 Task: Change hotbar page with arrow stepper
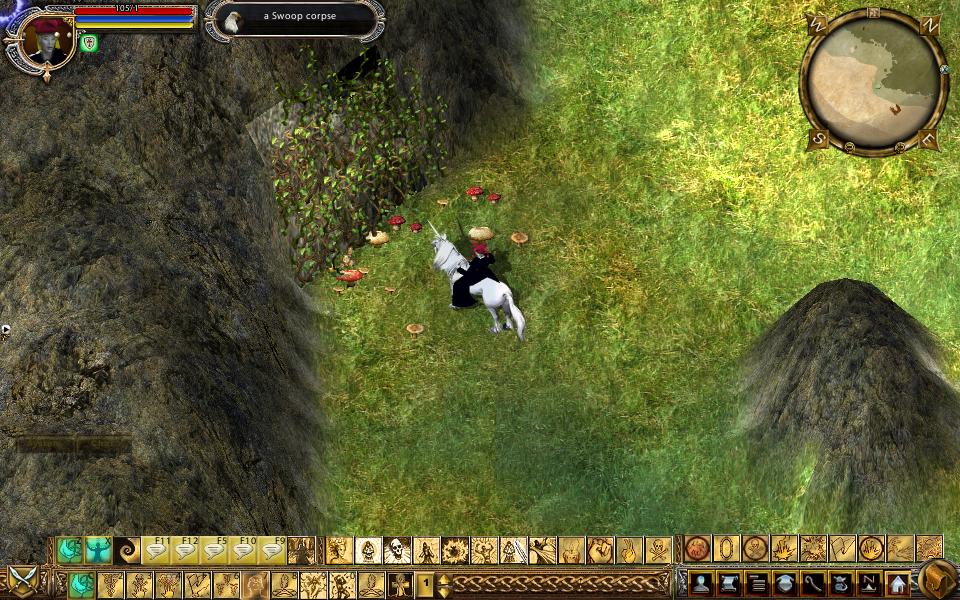(444, 584)
